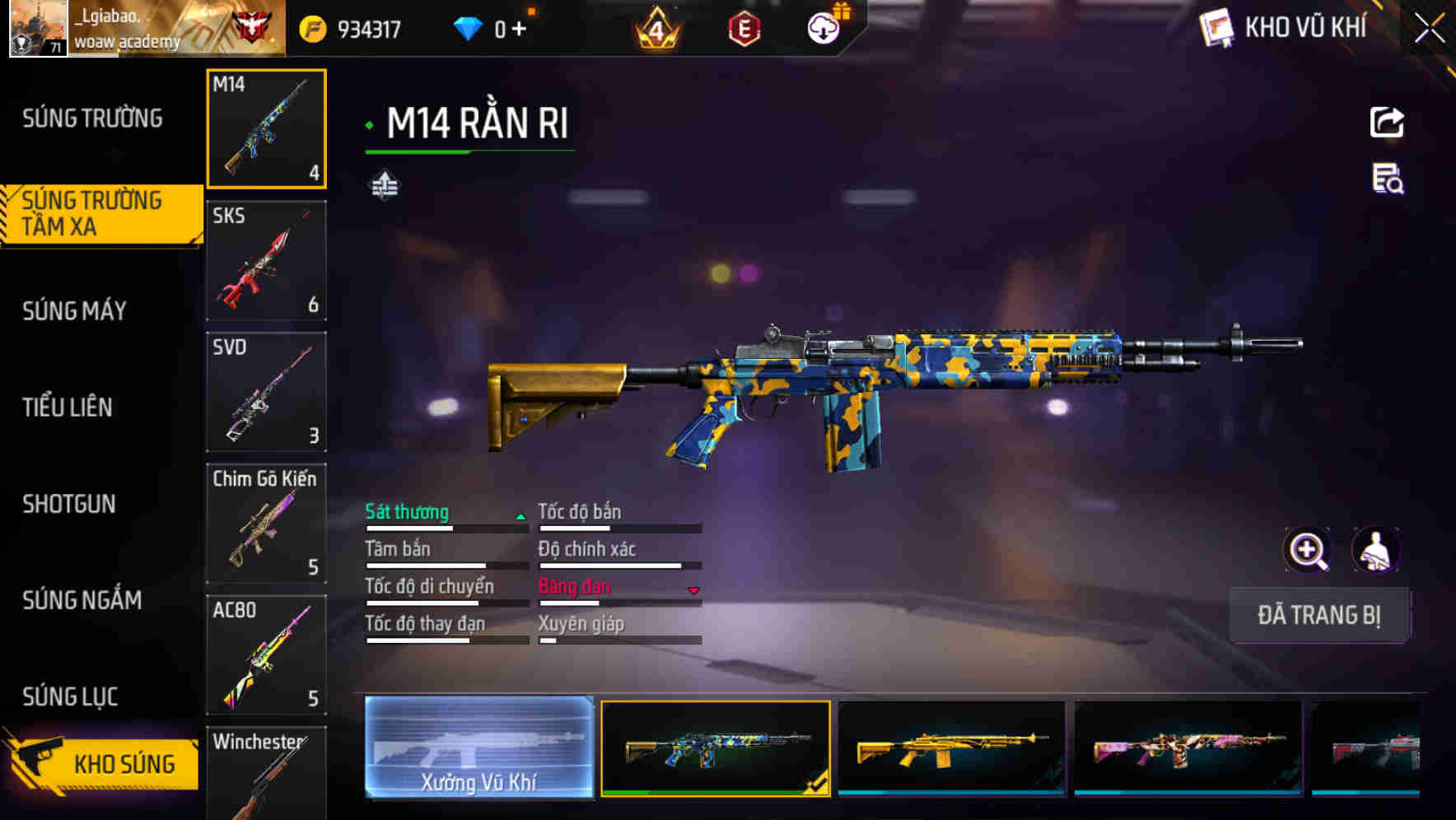Image resolution: width=1456 pixels, height=820 pixels.
Task: Switch to Súng Trường category
Action: coord(92,119)
